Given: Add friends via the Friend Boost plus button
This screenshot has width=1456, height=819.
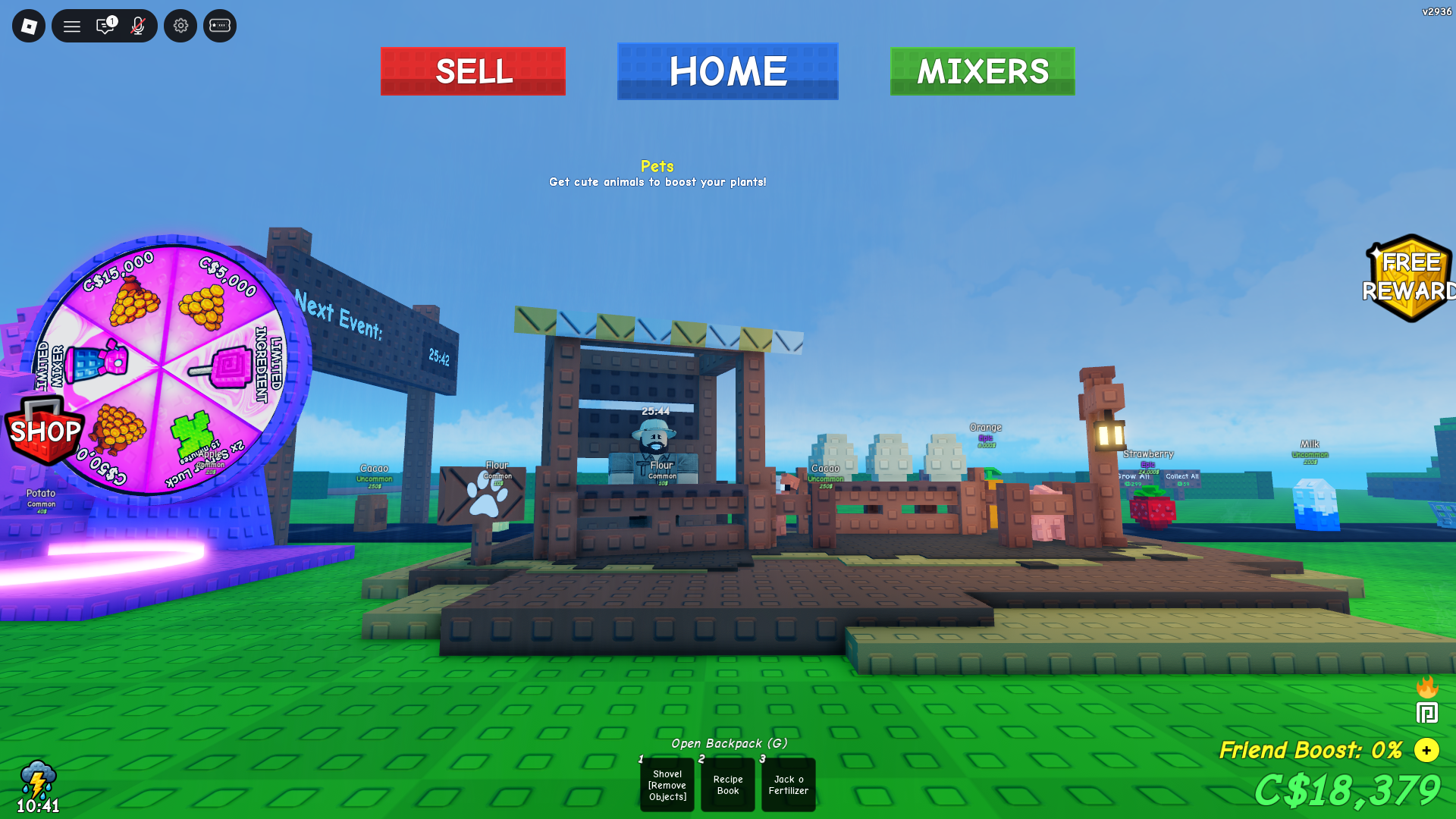Looking at the screenshot, I should 1426,751.
